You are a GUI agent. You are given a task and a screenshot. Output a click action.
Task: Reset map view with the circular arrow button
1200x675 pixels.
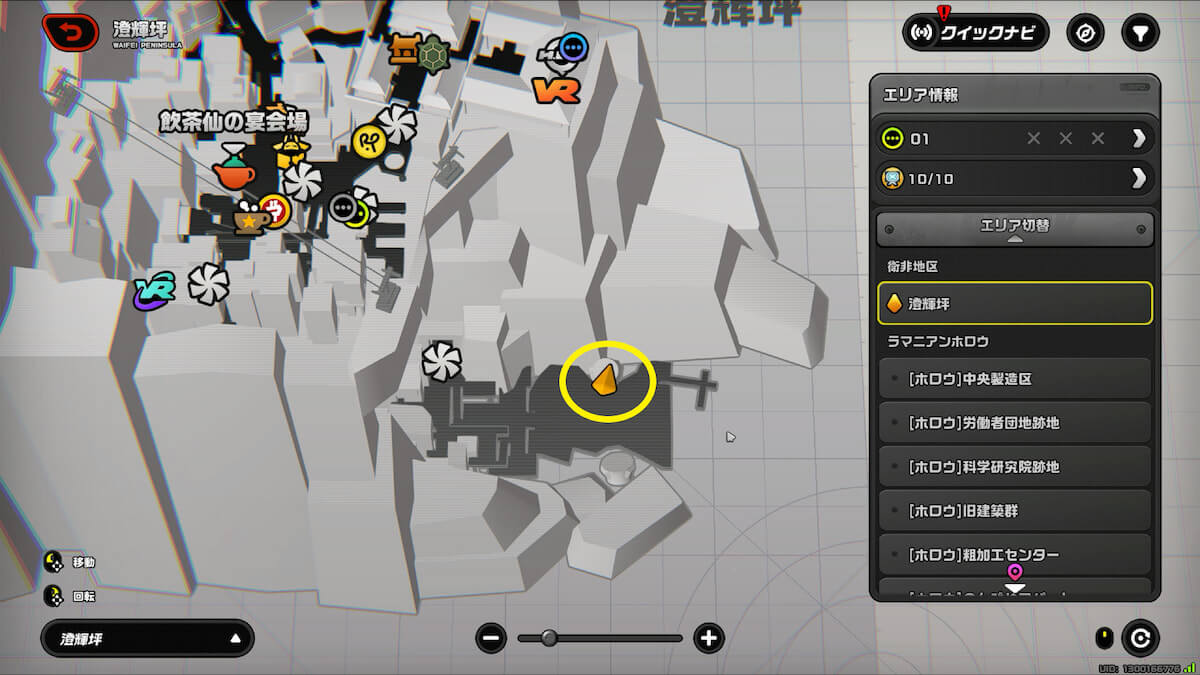coord(1138,638)
